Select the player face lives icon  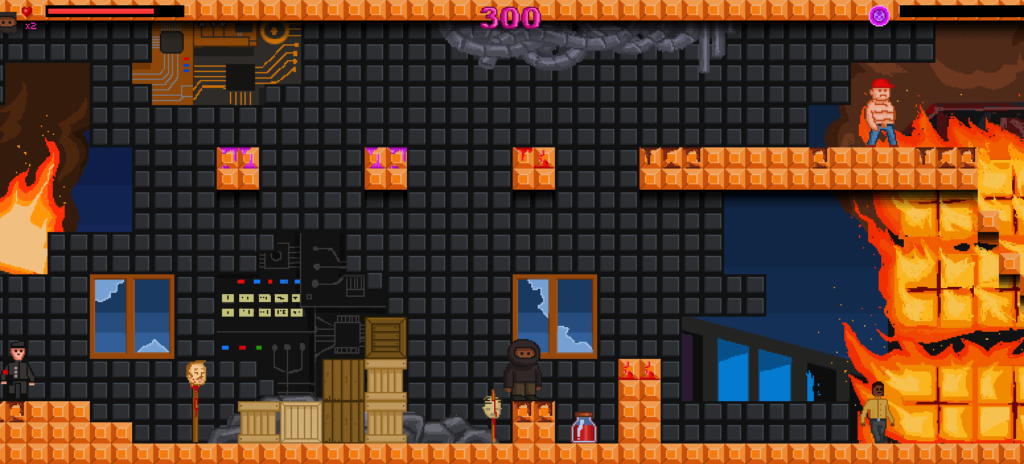[8, 23]
